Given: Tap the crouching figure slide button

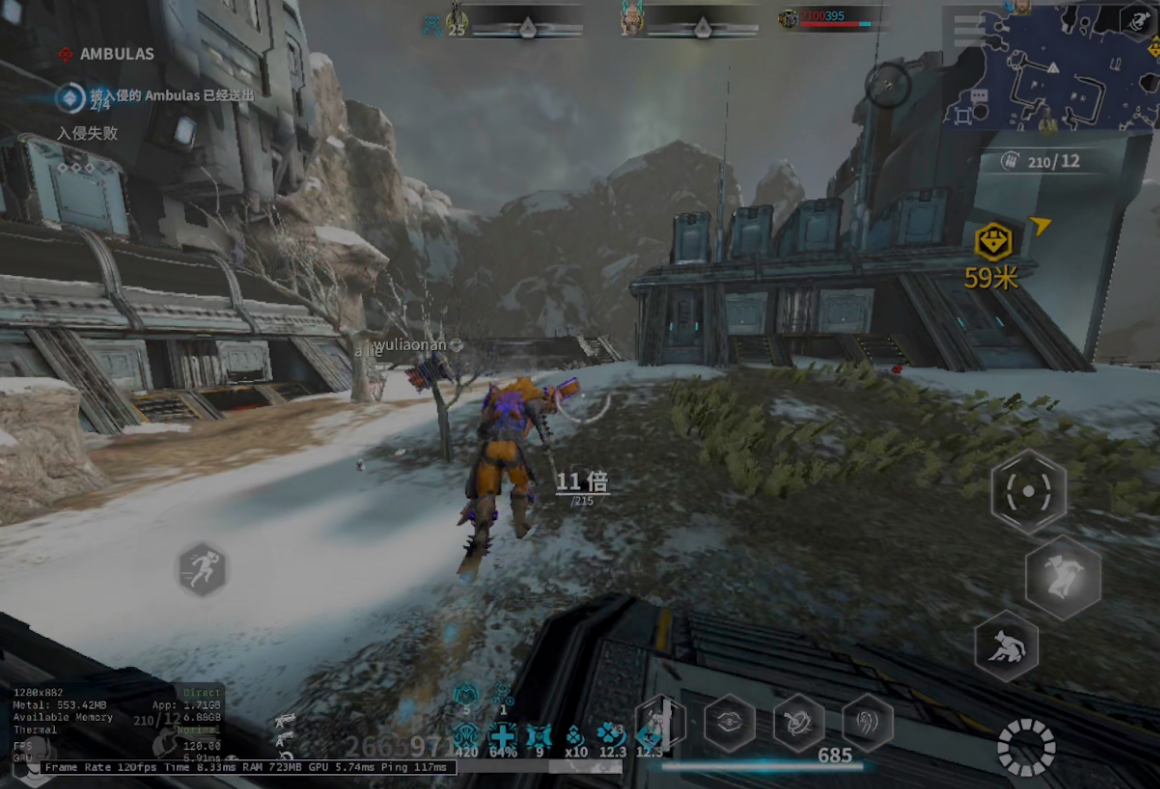Looking at the screenshot, I should coord(1006,647).
